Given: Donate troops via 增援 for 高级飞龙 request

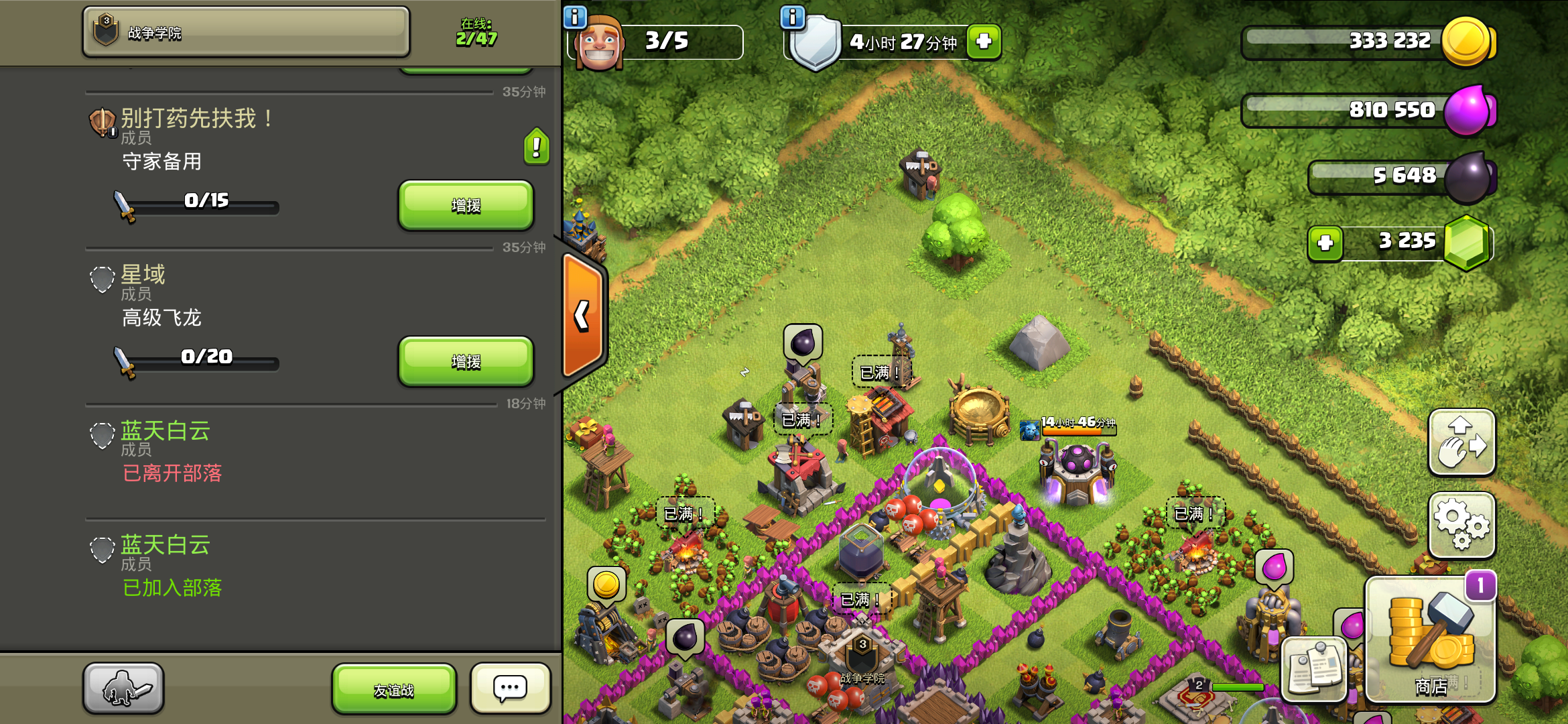Looking at the screenshot, I should pos(465,362).
